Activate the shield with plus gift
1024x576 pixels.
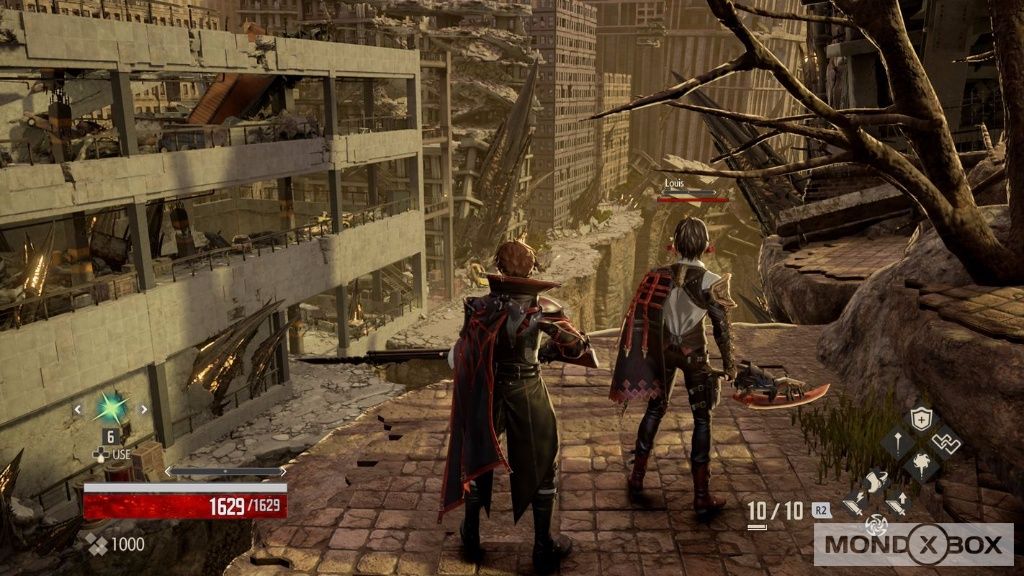point(920,420)
